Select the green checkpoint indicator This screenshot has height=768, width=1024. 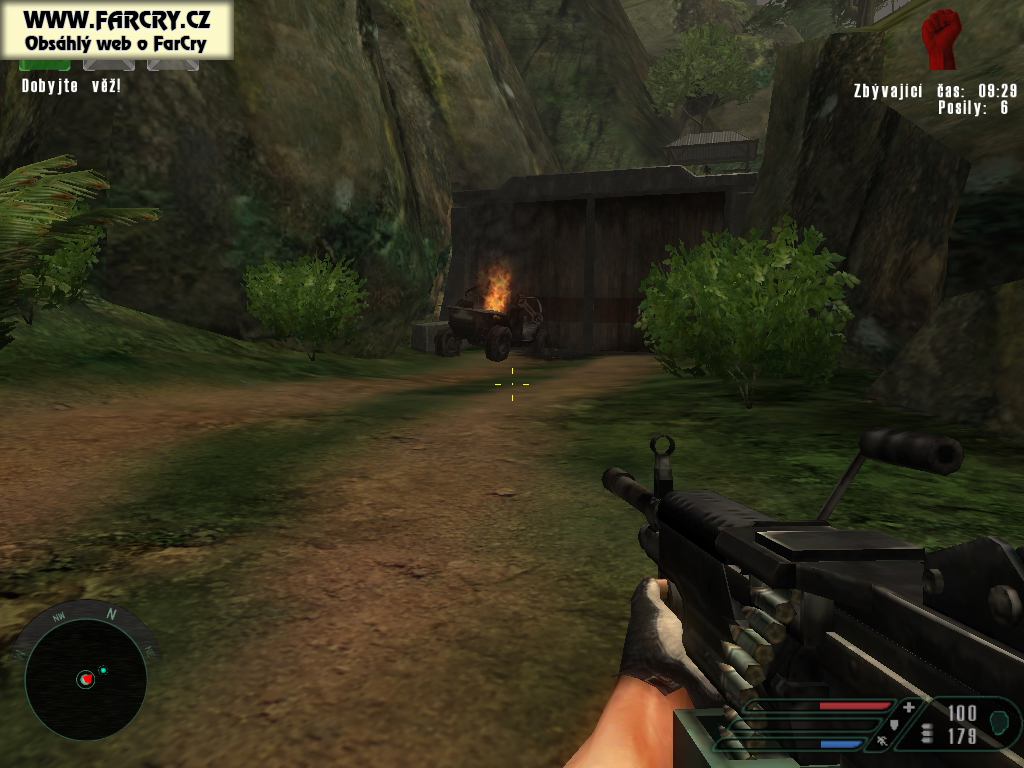pyautogui.click(x=45, y=65)
